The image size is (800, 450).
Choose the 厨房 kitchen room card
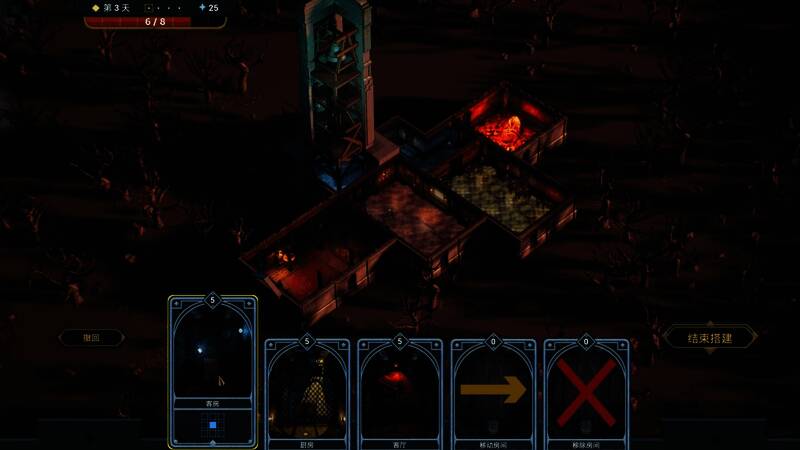pos(307,391)
